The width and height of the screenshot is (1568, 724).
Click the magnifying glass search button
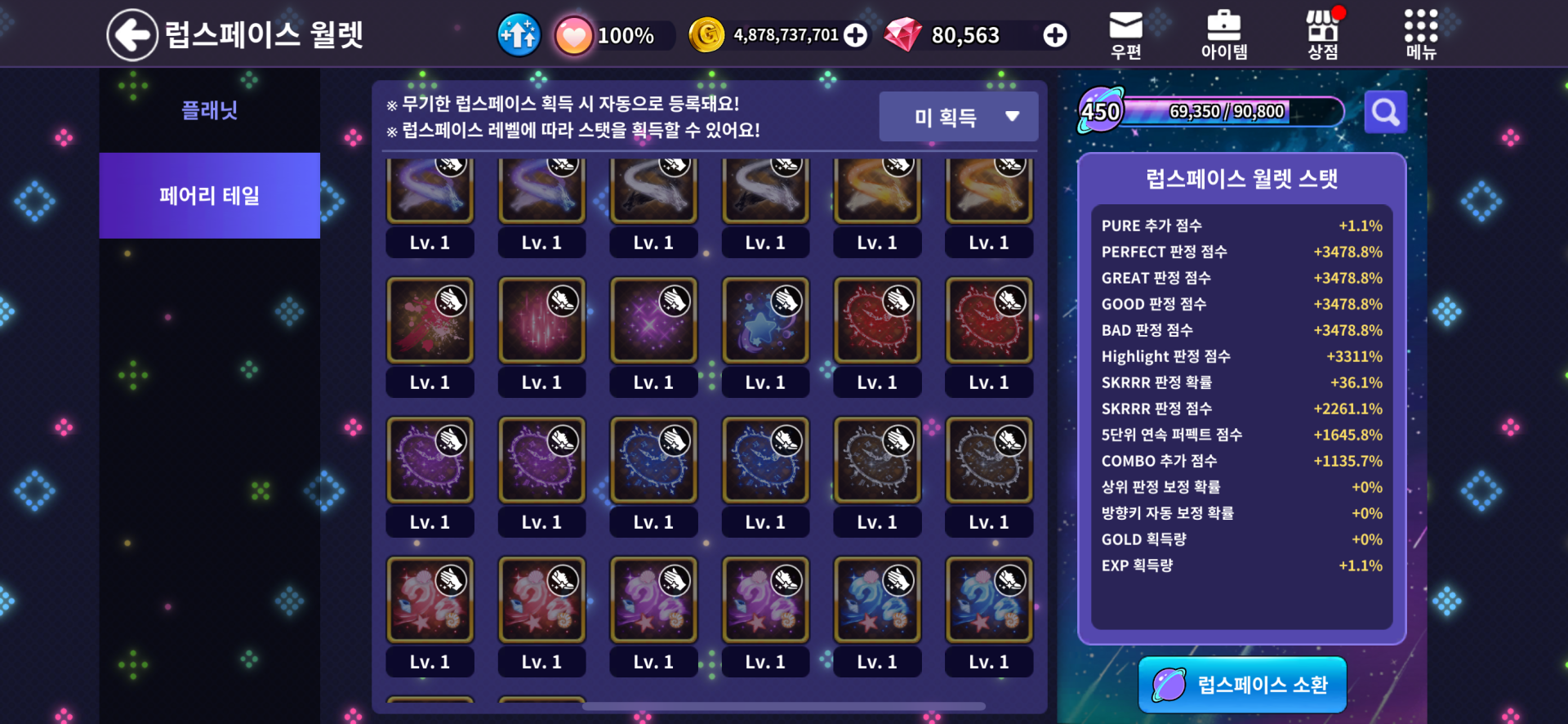(x=1385, y=112)
